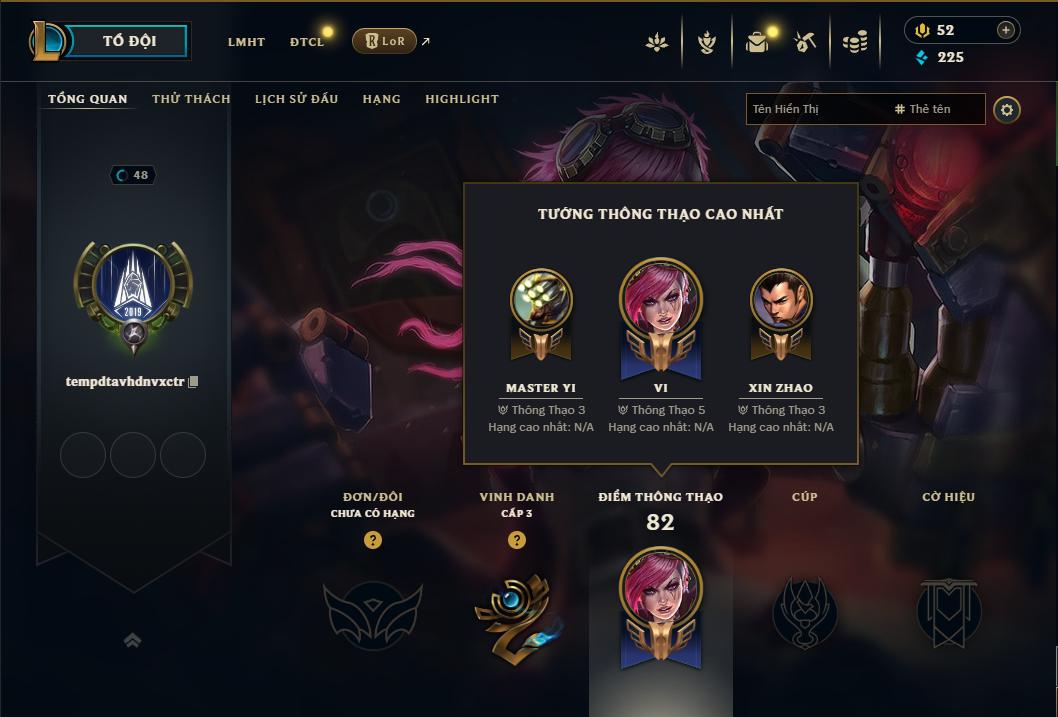
Task: Click the Tên Hiển Thị search field
Action: tap(815, 109)
